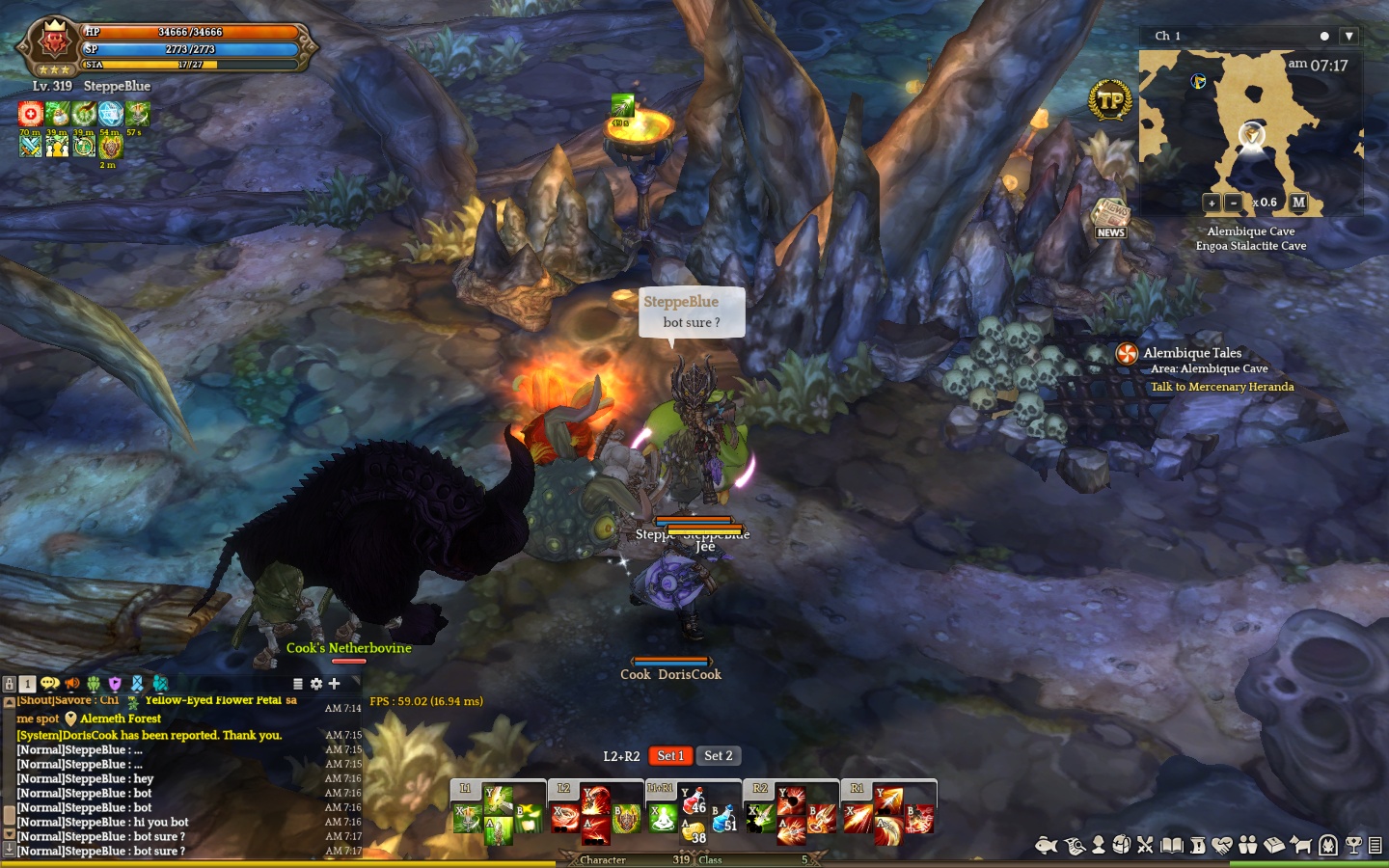
Task: Open the open-book journal icon
Action: pos(1171,846)
